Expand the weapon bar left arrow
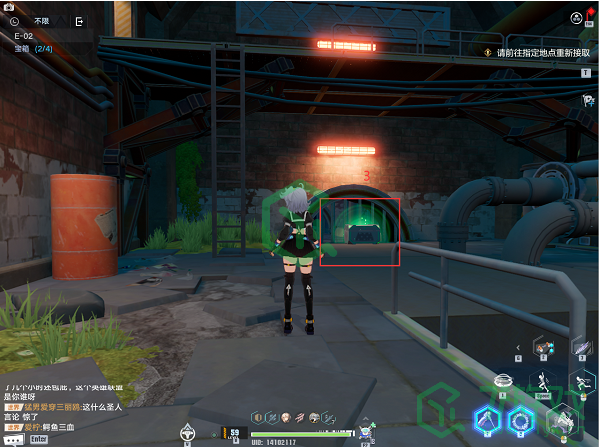 click(x=518, y=347)
